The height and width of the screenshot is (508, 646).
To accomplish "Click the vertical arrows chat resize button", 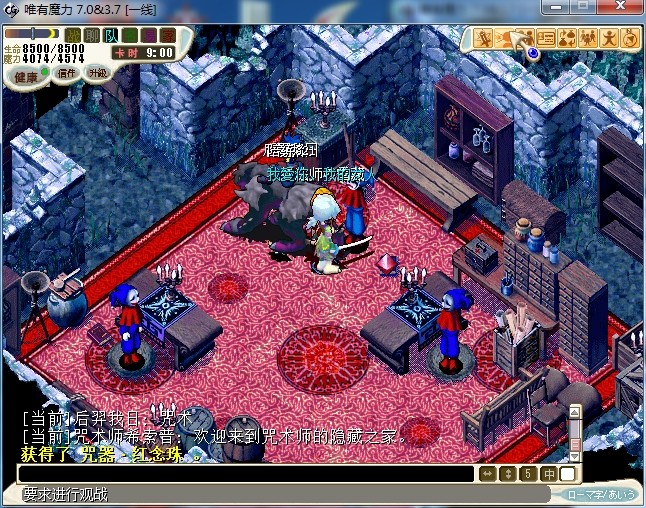I will pos(507,474).
